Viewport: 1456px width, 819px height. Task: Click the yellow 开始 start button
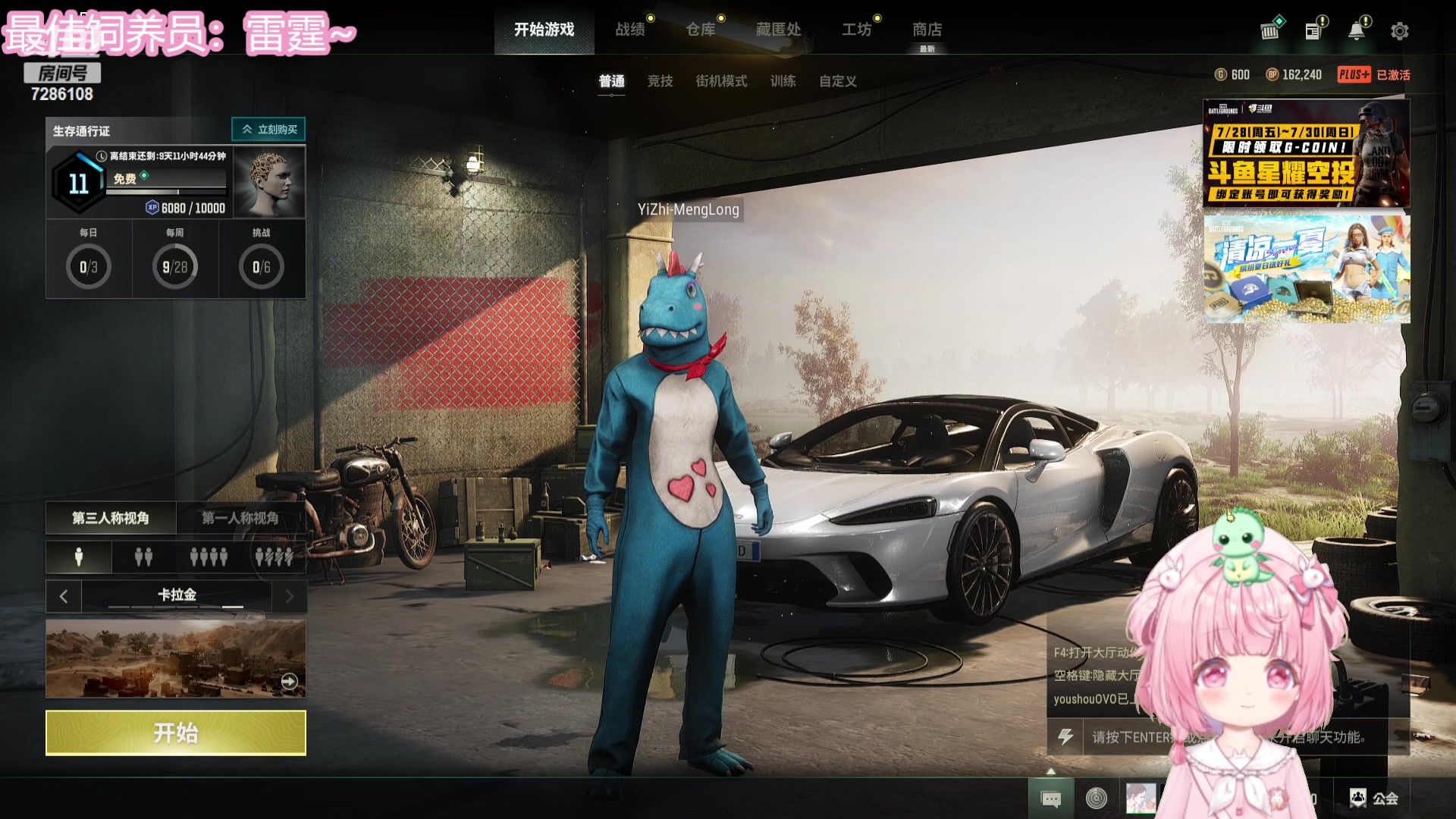coord(175,733)
